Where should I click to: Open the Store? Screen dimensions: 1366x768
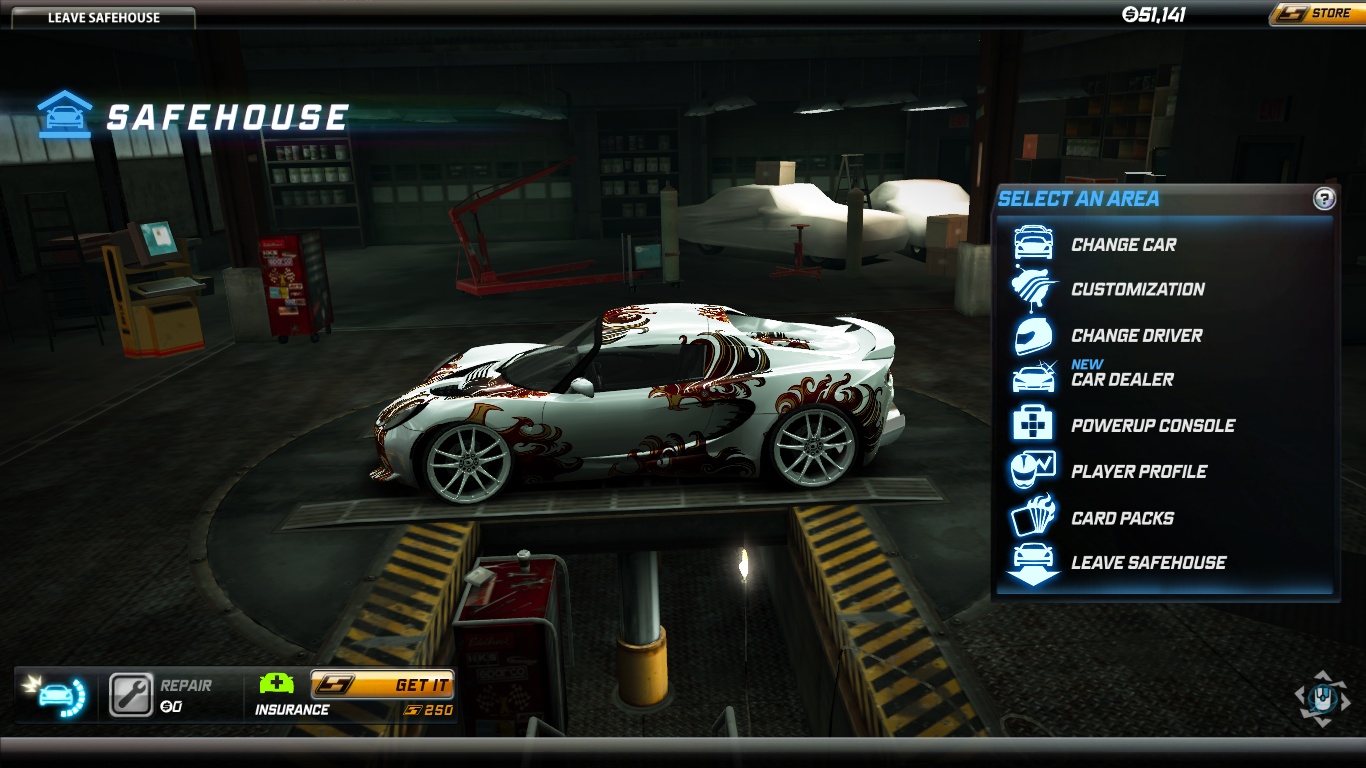point(1316,14)
